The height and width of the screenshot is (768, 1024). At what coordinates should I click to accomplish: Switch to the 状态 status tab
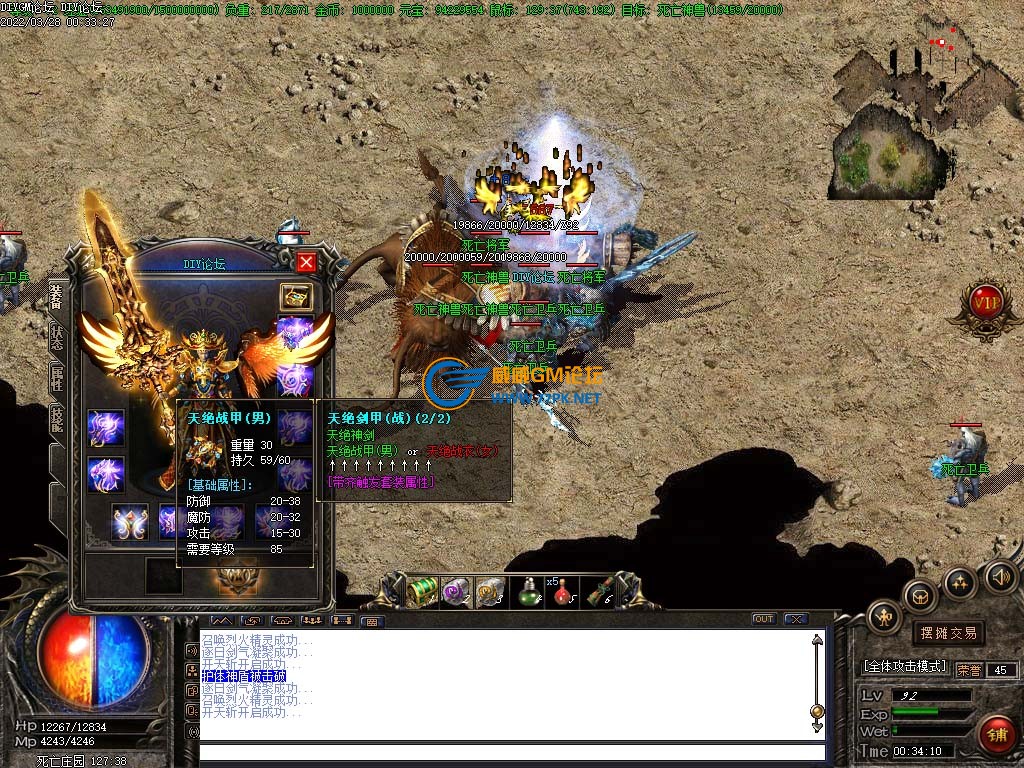(x=57, y=337)
